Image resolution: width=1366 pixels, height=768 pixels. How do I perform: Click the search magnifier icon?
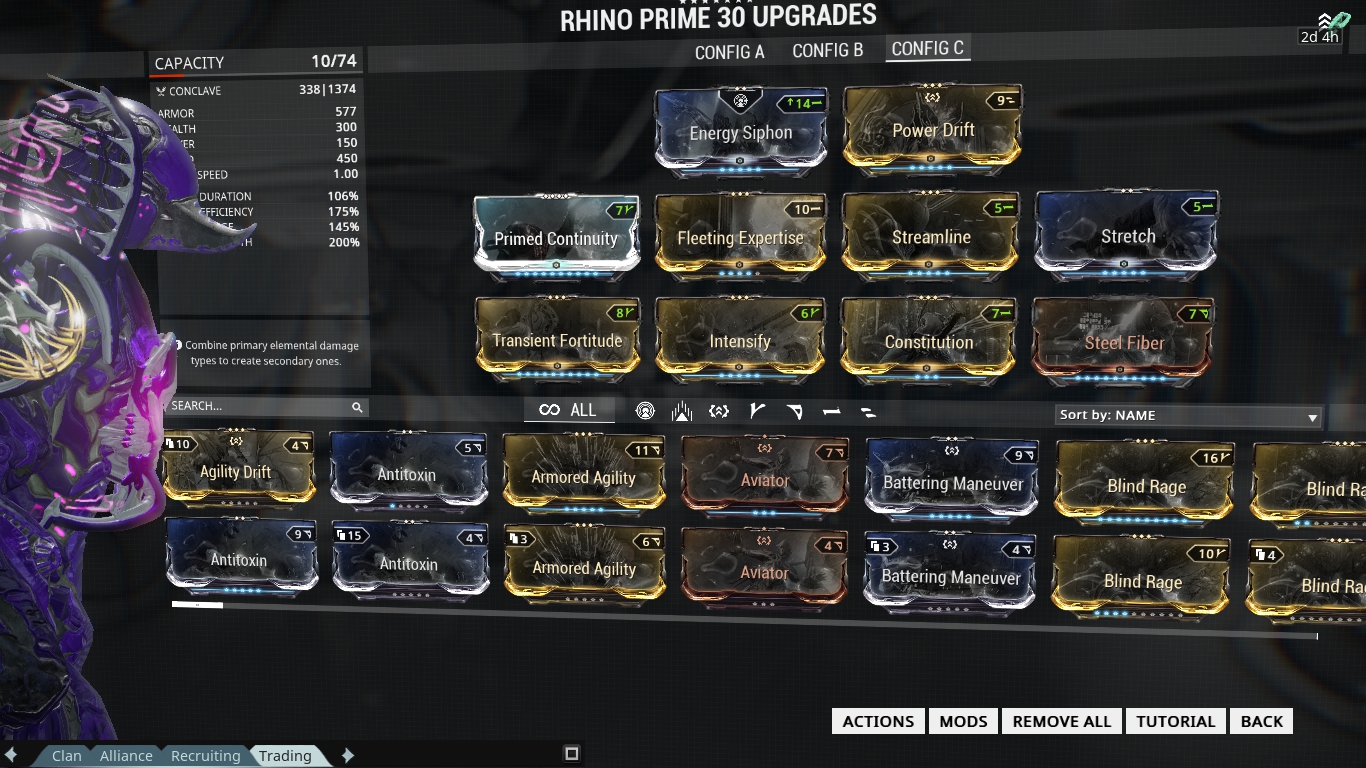pyautogui.click(x=357, y=407)
